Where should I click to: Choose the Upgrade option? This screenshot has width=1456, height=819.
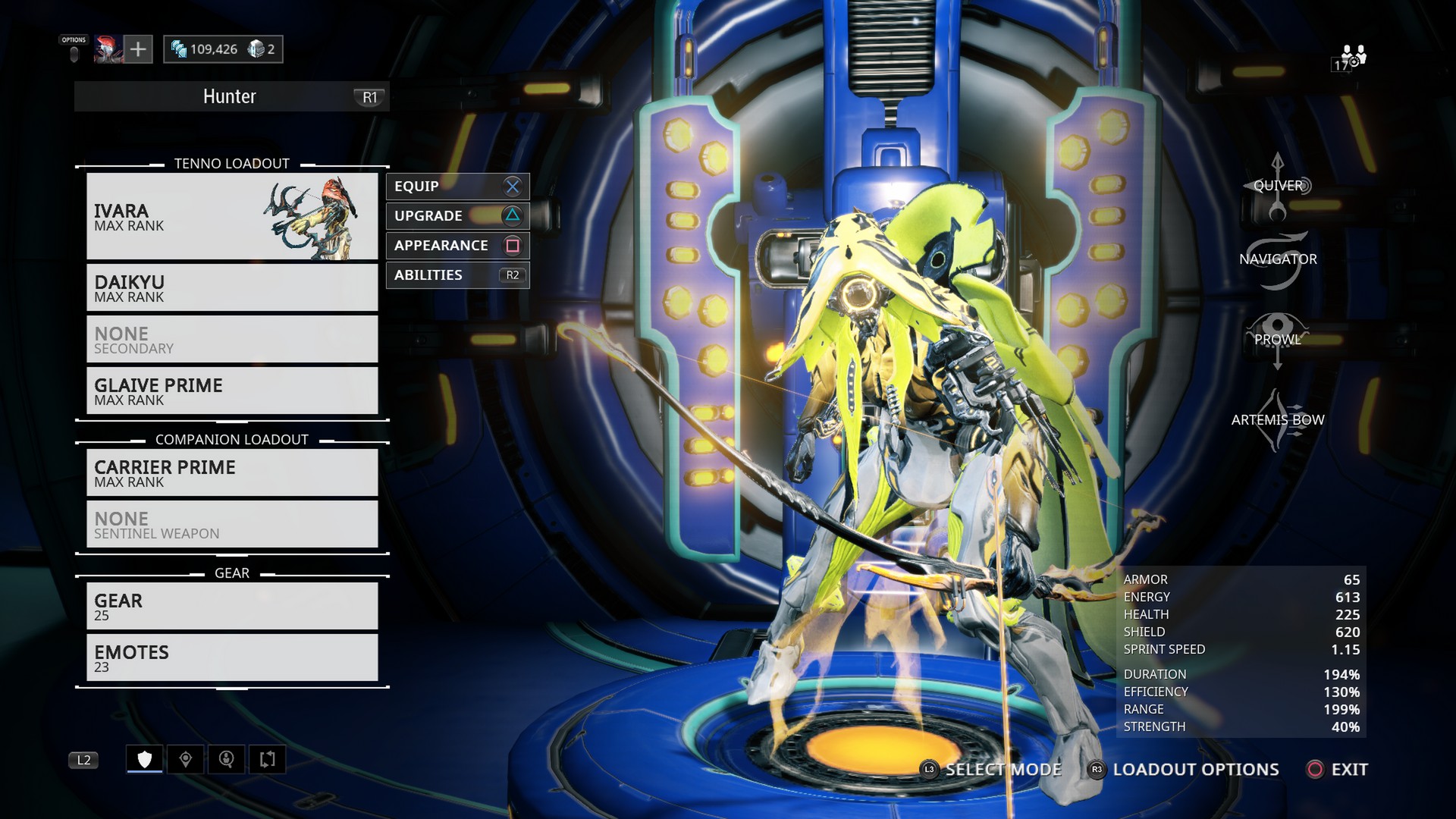[457, 216]
